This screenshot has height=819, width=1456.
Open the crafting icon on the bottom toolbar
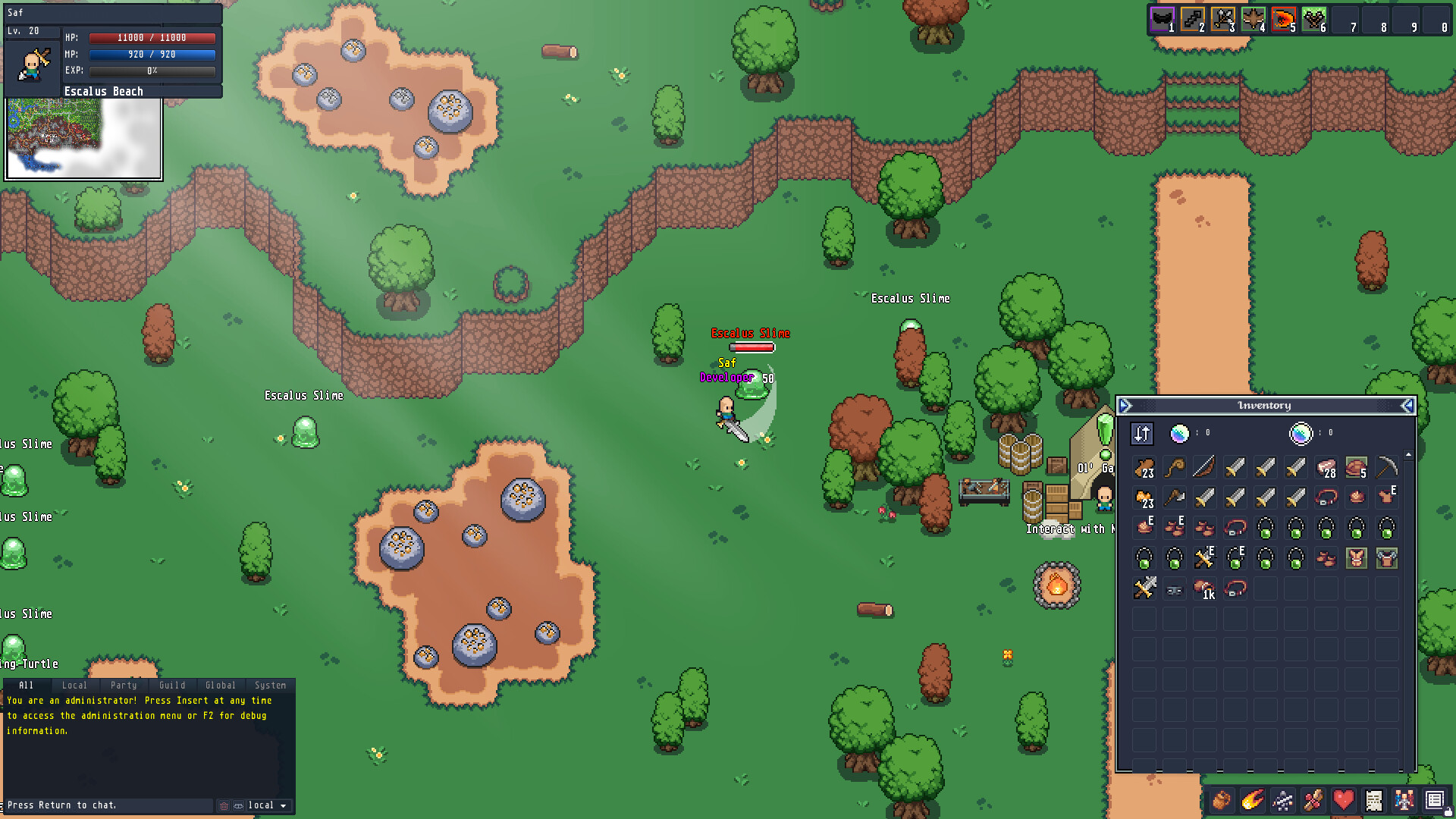[x=1313, y=800]
